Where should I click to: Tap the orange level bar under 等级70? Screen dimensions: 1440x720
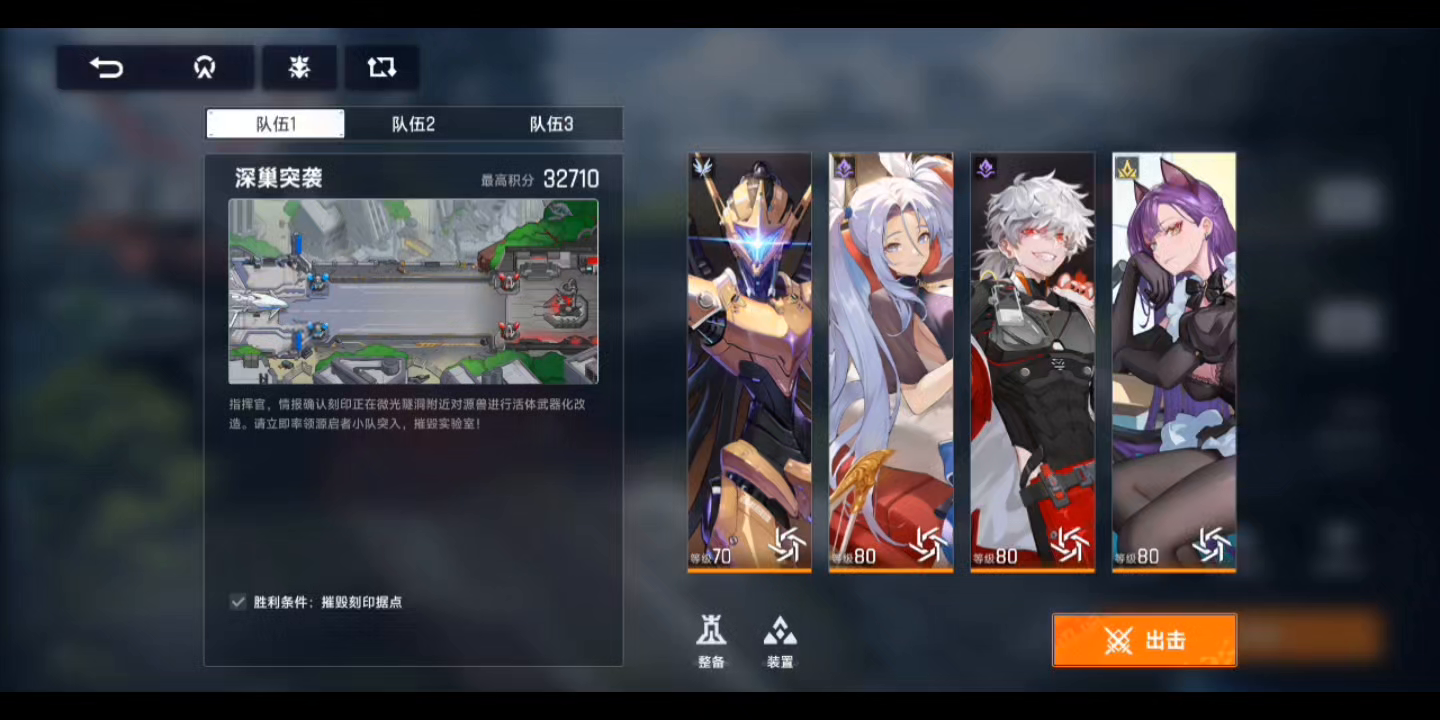click(x=748, y=570)
